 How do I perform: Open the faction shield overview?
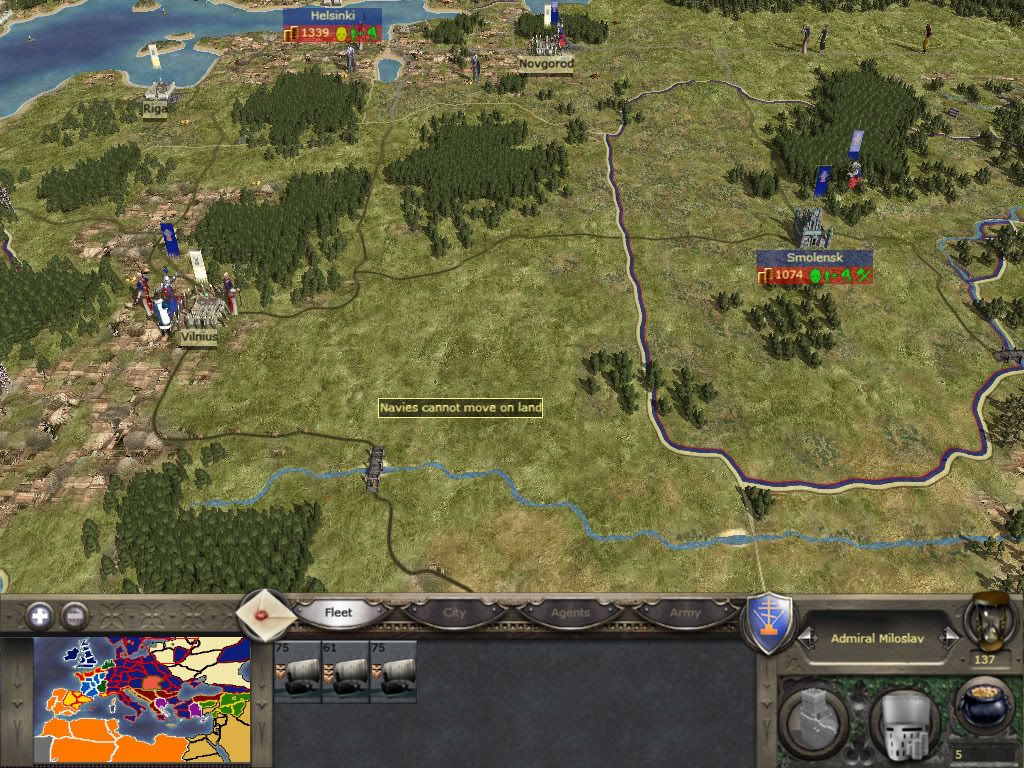click(771, 623)
